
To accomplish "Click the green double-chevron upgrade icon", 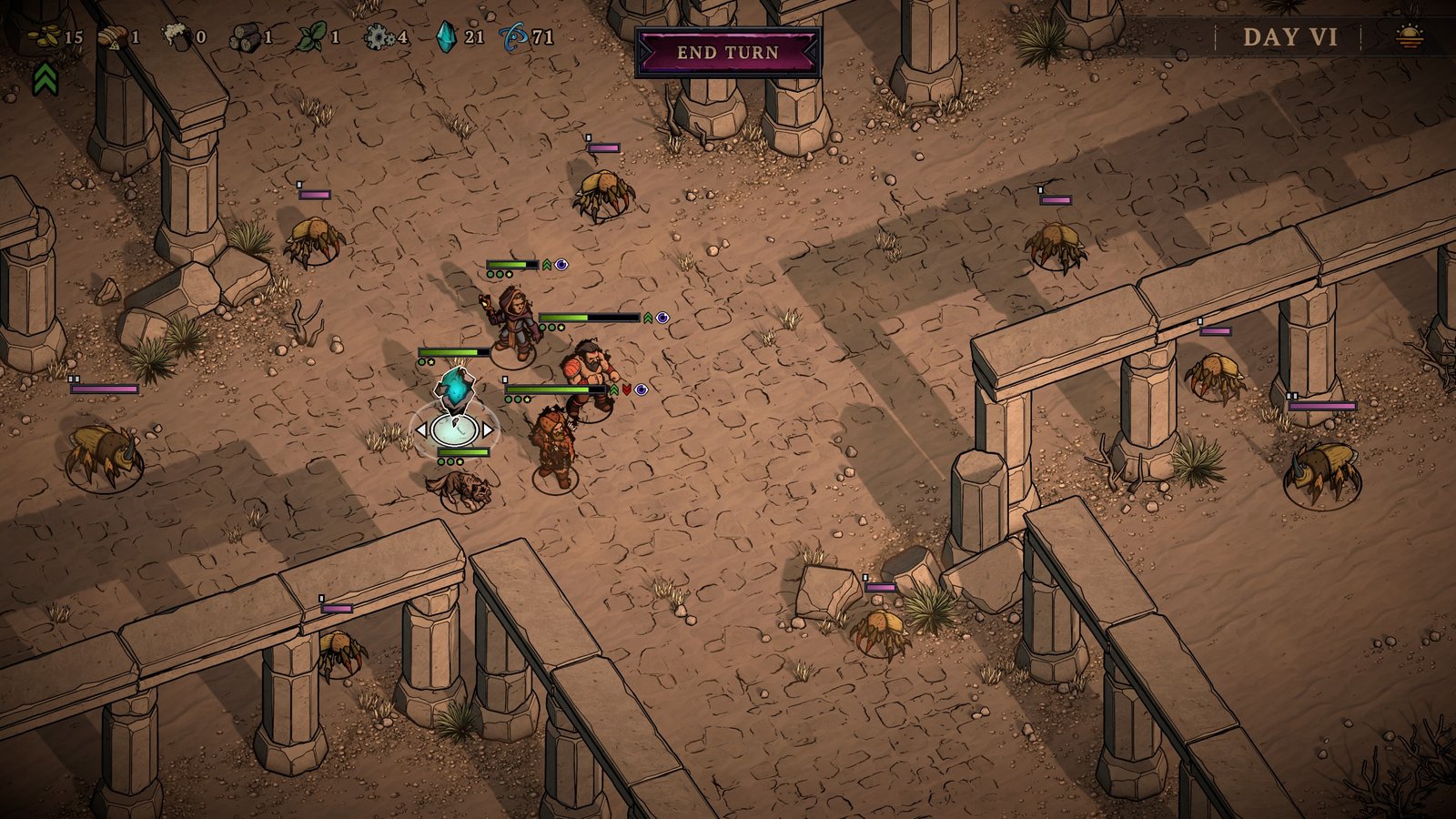I will coord(45,79).
